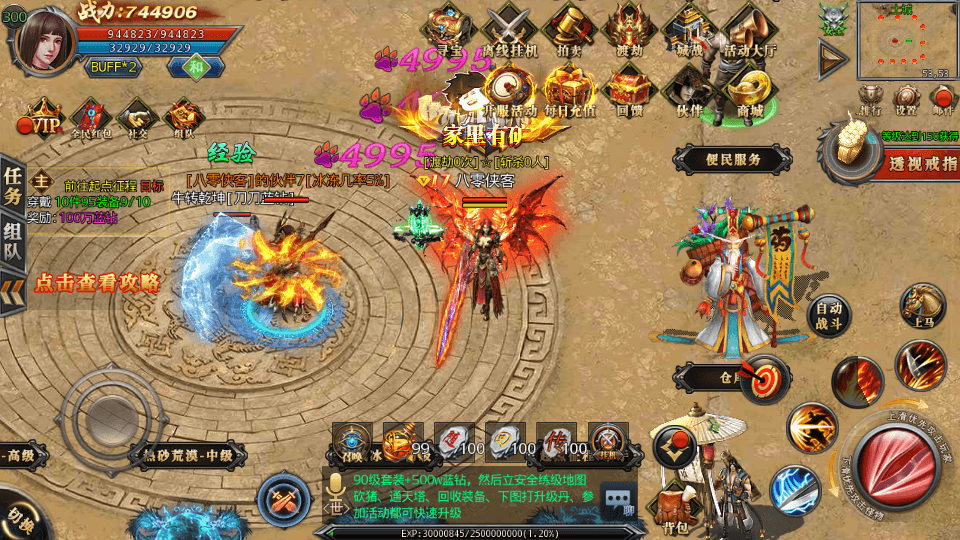
Task: Open the 回馈 red treasure chest
Action: click(x=629, y=89)
